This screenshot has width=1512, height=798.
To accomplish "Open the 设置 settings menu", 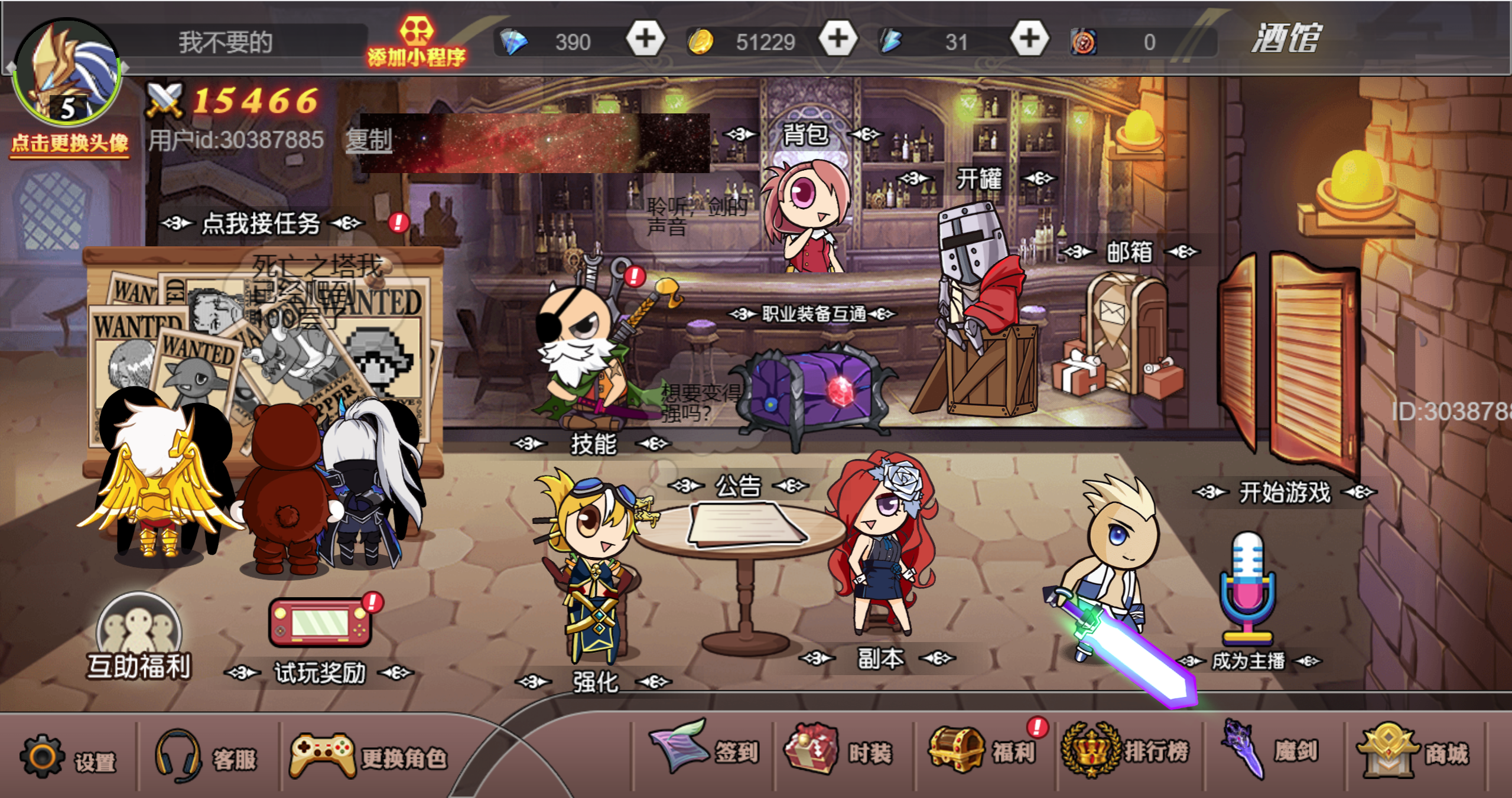I will click(x=68, y=757).
